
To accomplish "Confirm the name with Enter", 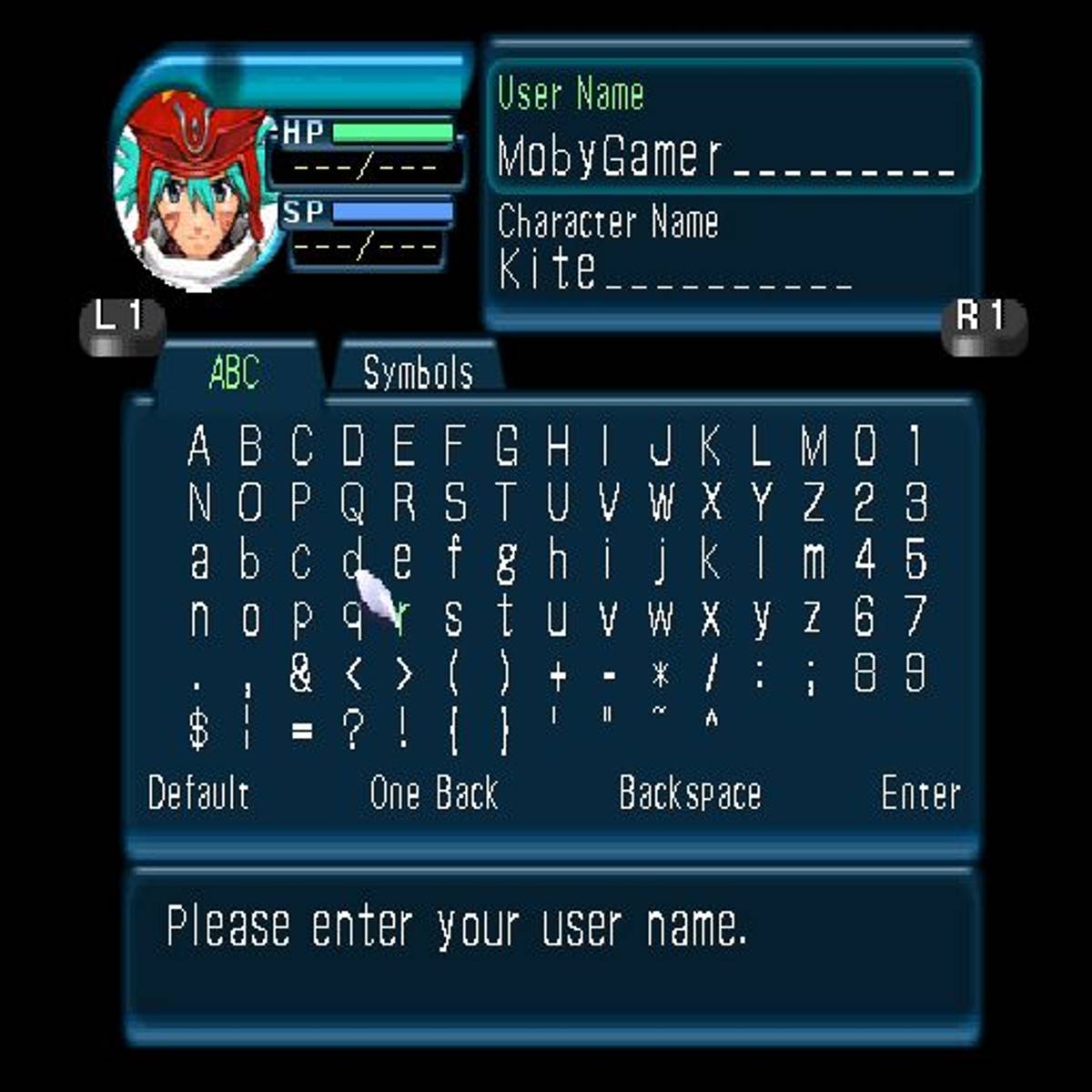I will tap(920, 794).
